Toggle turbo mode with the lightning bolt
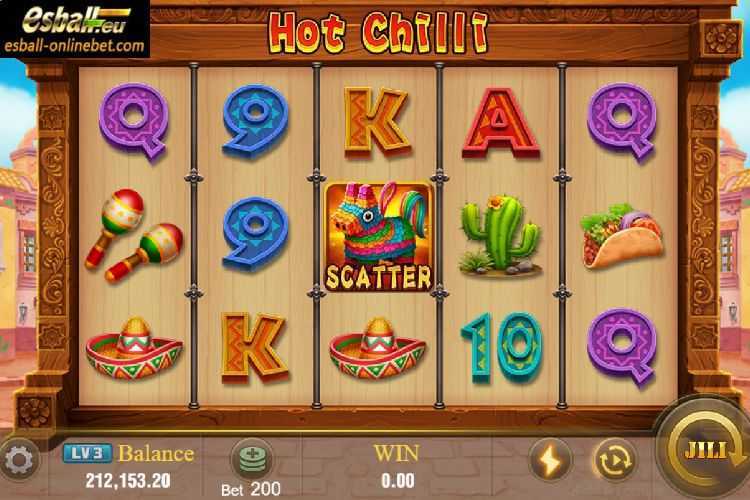Screen dimensions: 750x500 click(x=549, y=459)
